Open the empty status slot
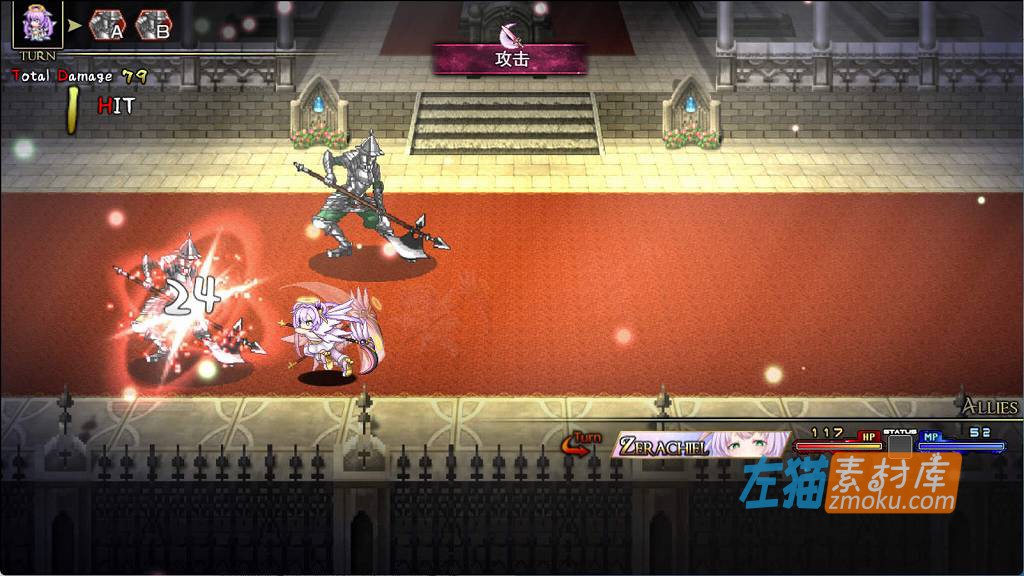The height and width of the screenshot is (576, 1024). [x=900, y=444]
